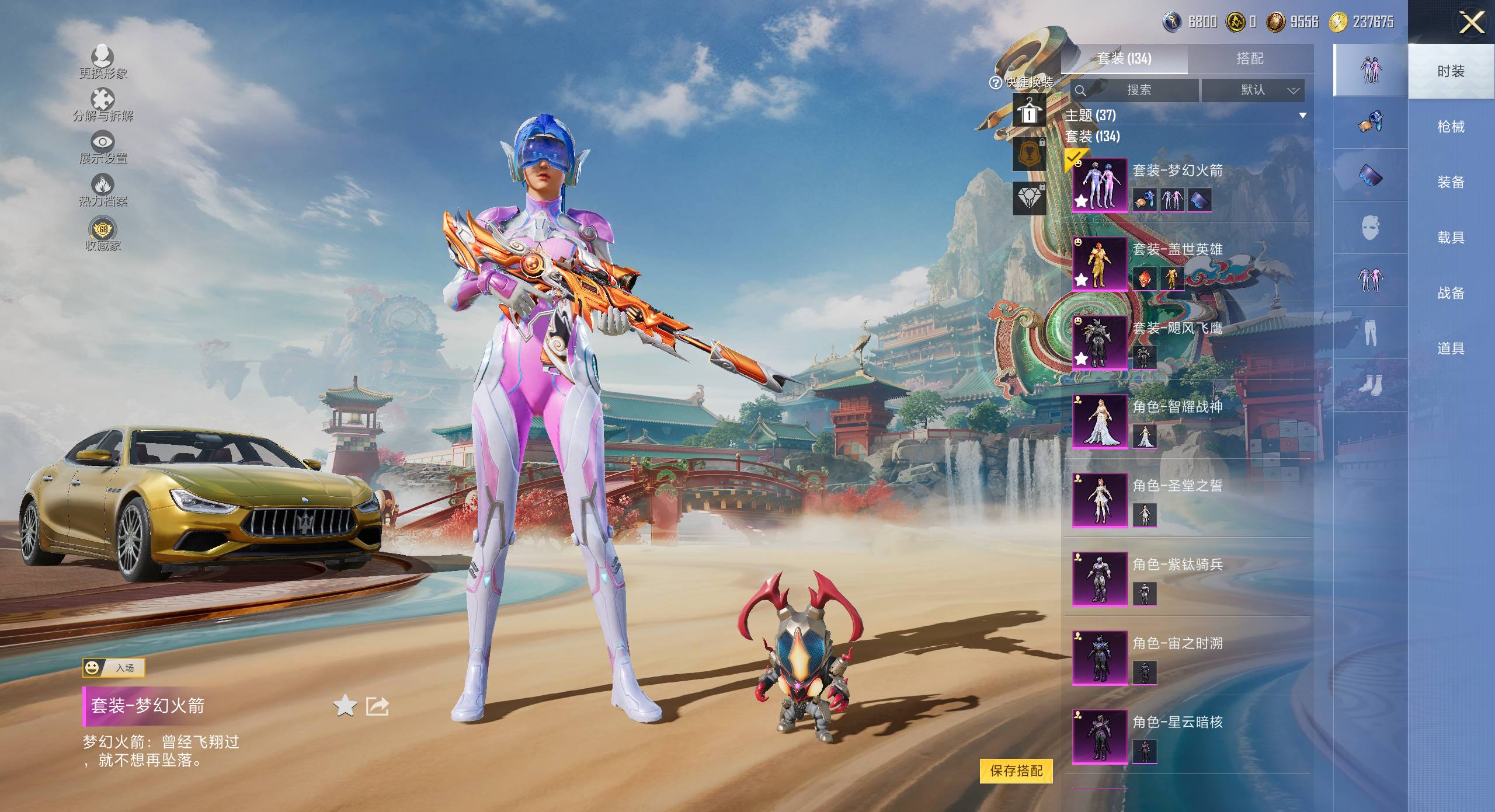The width and height of the screenshot is (1495, 812).
Task: Click the 保存搭配 button
Action: [x=1016, y=771]
